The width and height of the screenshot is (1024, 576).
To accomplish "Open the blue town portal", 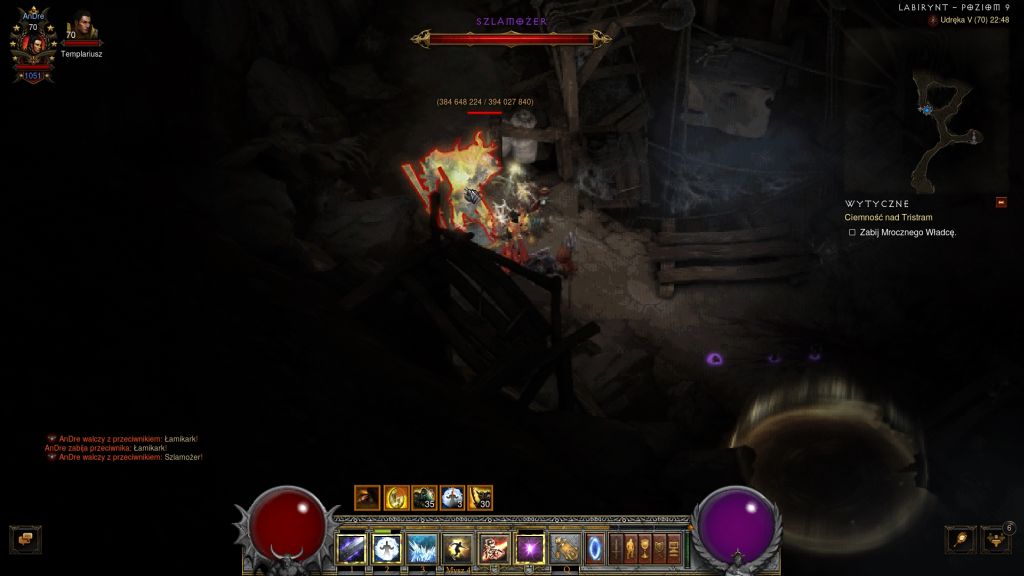I will 596,548.
